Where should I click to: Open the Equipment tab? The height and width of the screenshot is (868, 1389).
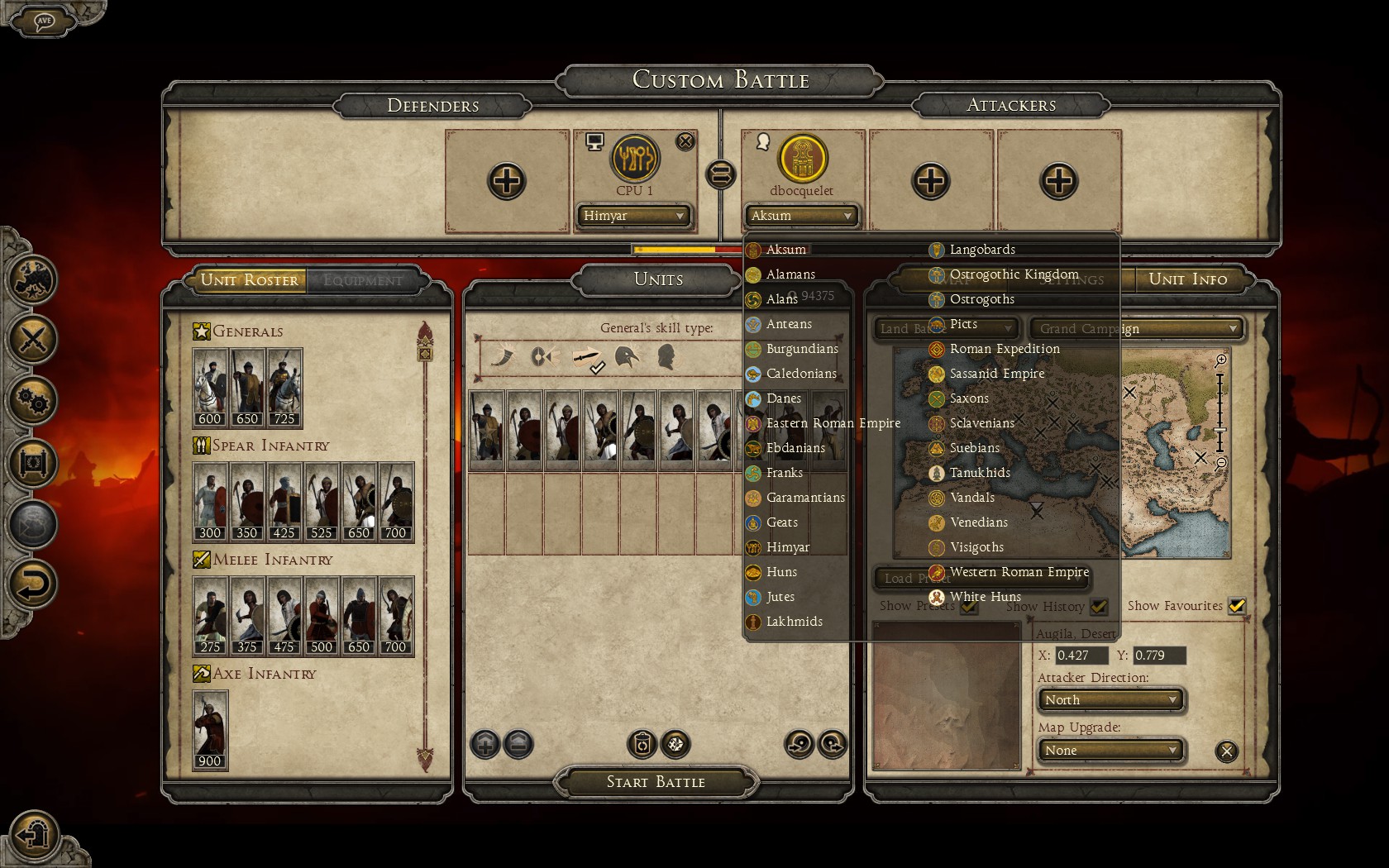(x=363, y=280)
